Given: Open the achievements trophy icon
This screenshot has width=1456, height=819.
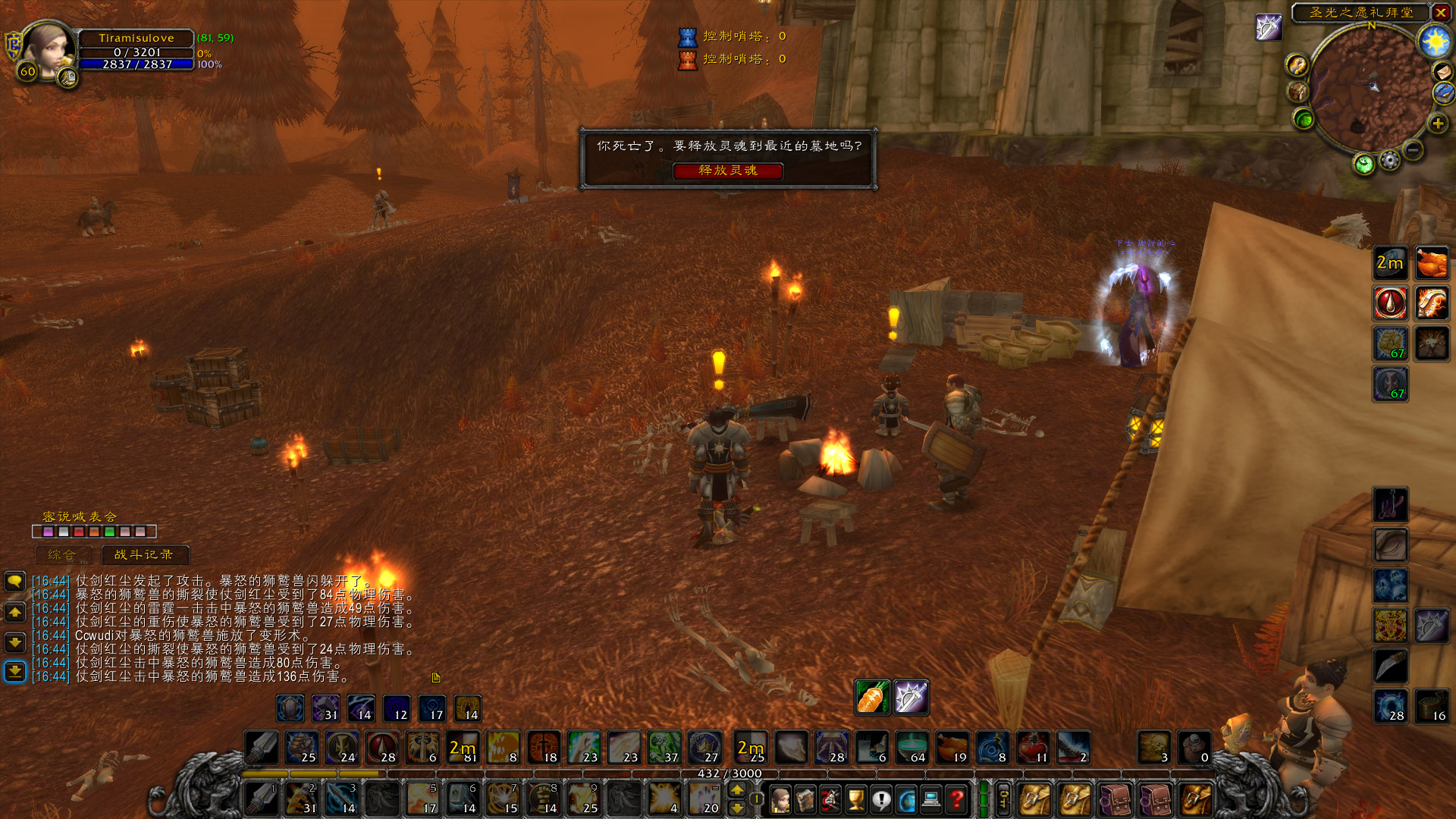Looking at the screenshot, I should tap(855, 799).
